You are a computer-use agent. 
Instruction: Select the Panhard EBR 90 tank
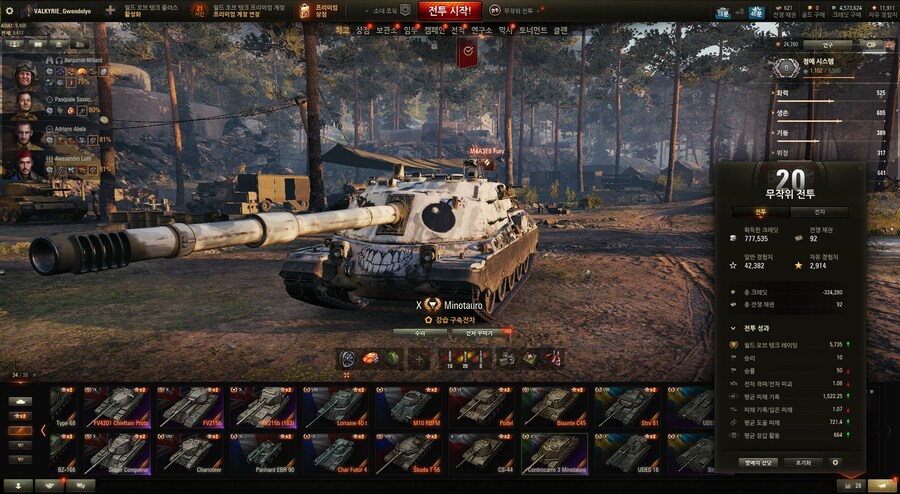[263, 453]
